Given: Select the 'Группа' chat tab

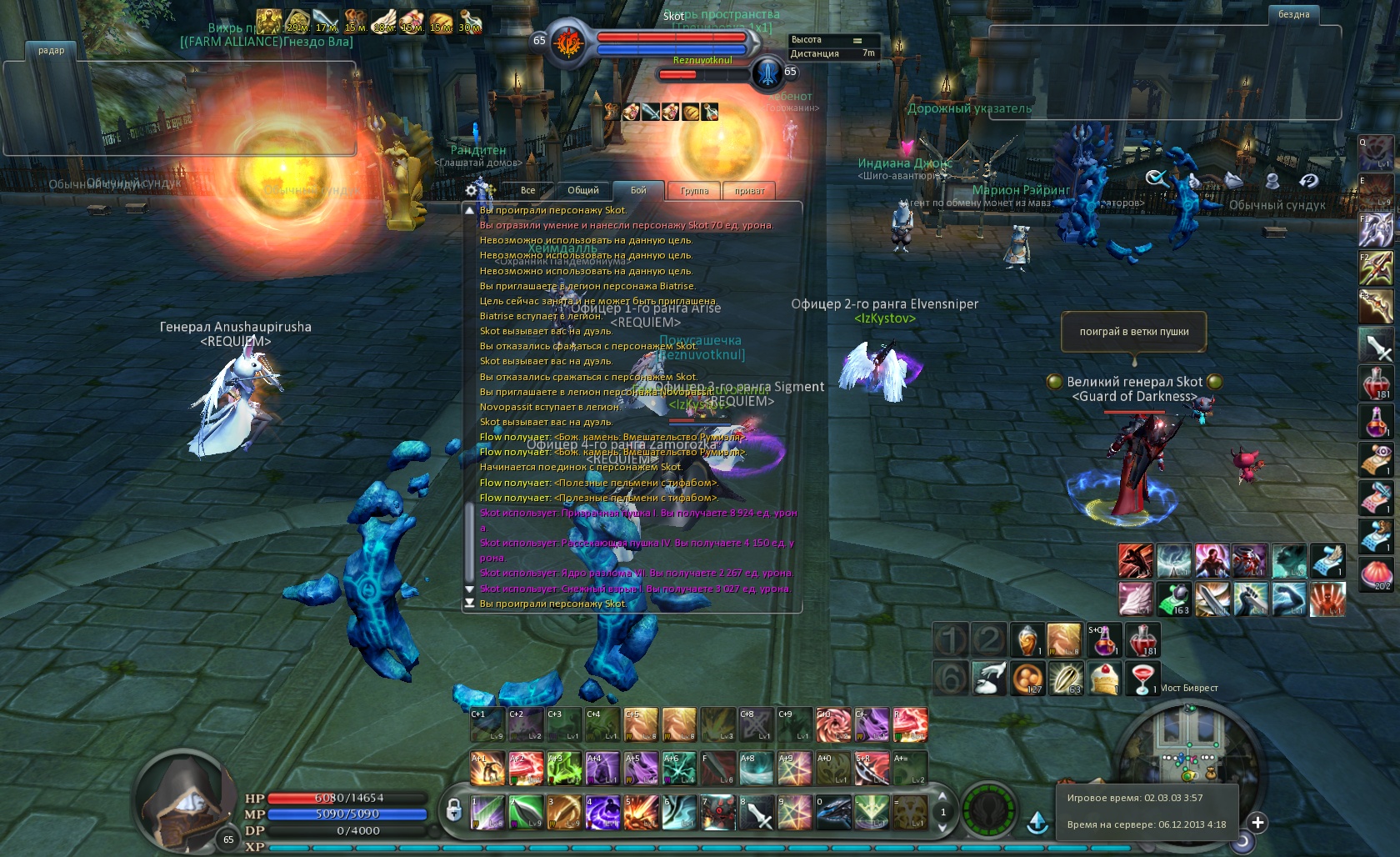Looking at the screenshot, I should tap(694, 191).
